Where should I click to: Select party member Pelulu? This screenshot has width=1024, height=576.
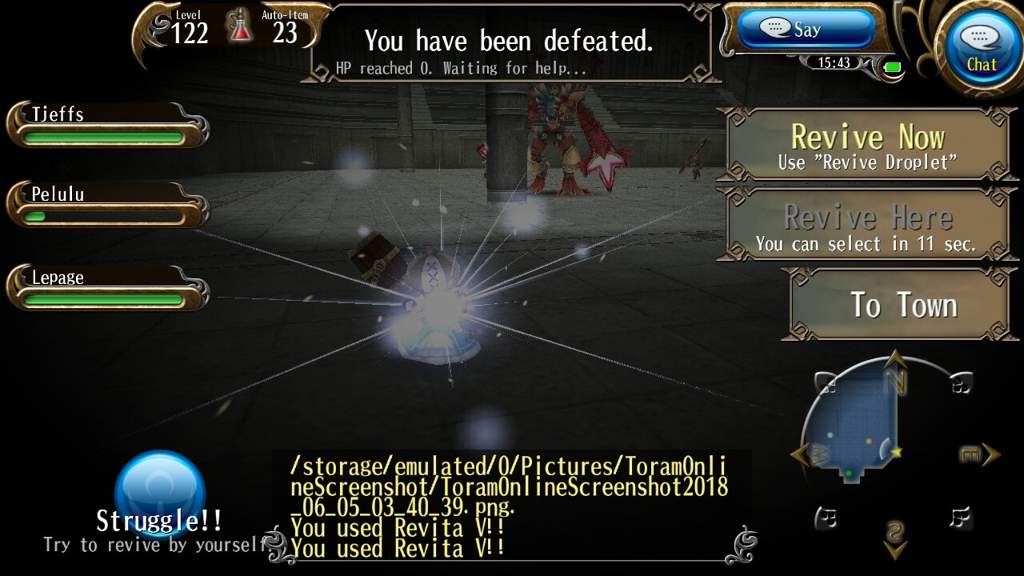point(107,204)
